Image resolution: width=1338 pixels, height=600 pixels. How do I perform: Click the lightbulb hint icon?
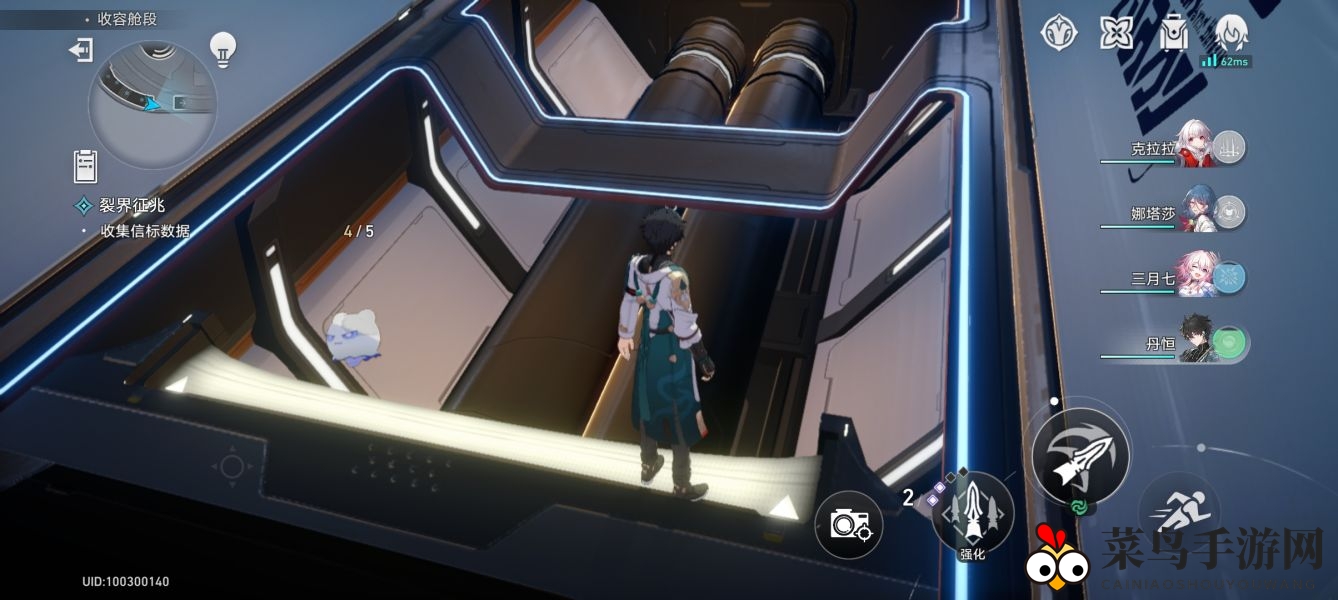click(222, 46)
